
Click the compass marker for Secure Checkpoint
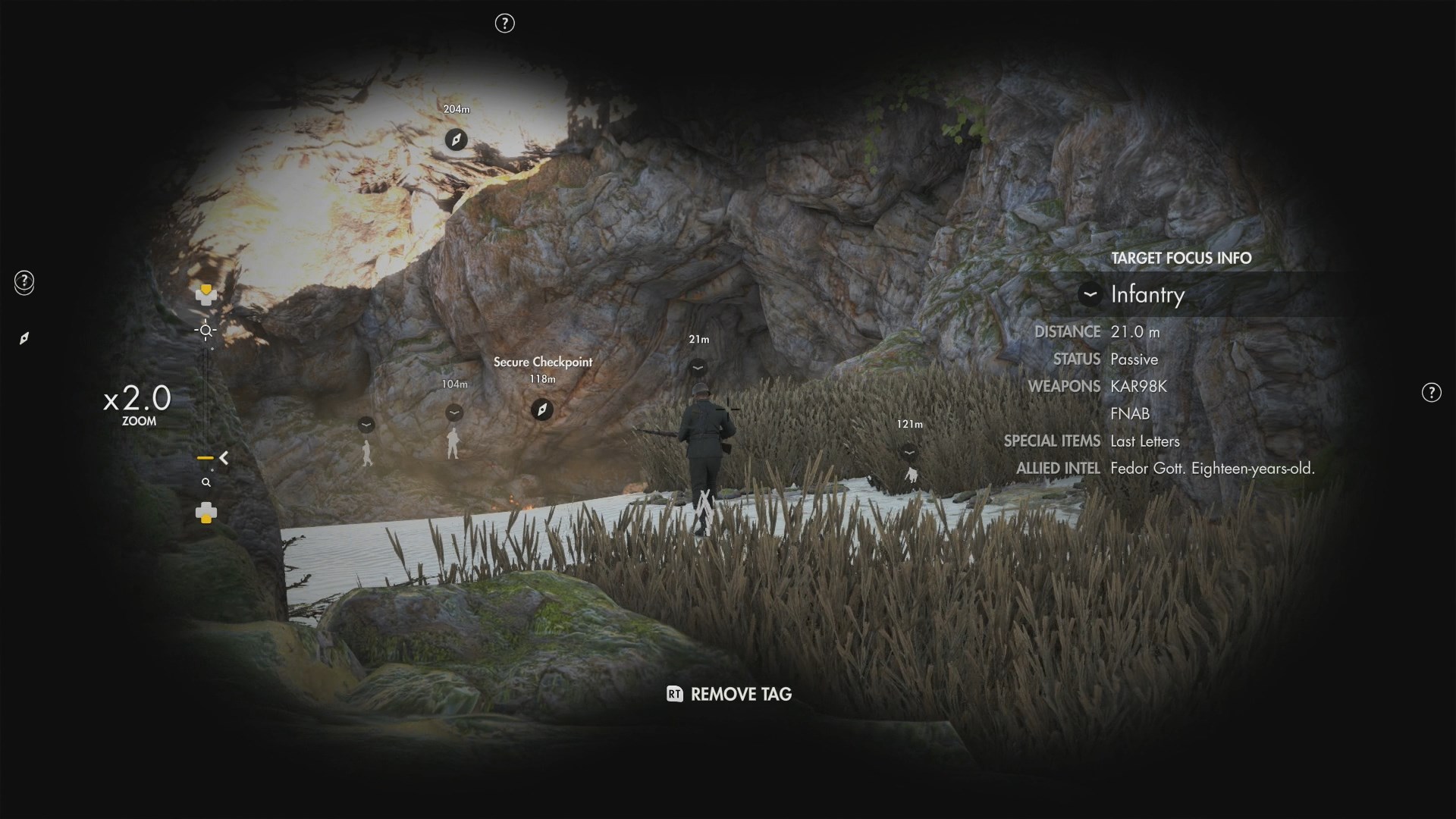541,409
